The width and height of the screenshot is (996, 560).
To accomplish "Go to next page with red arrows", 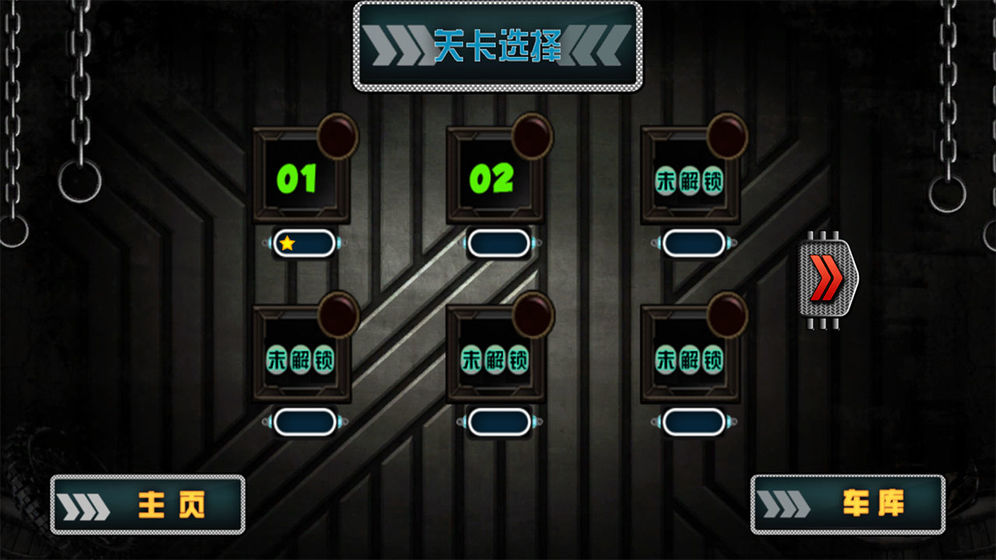I will point(828,278).
